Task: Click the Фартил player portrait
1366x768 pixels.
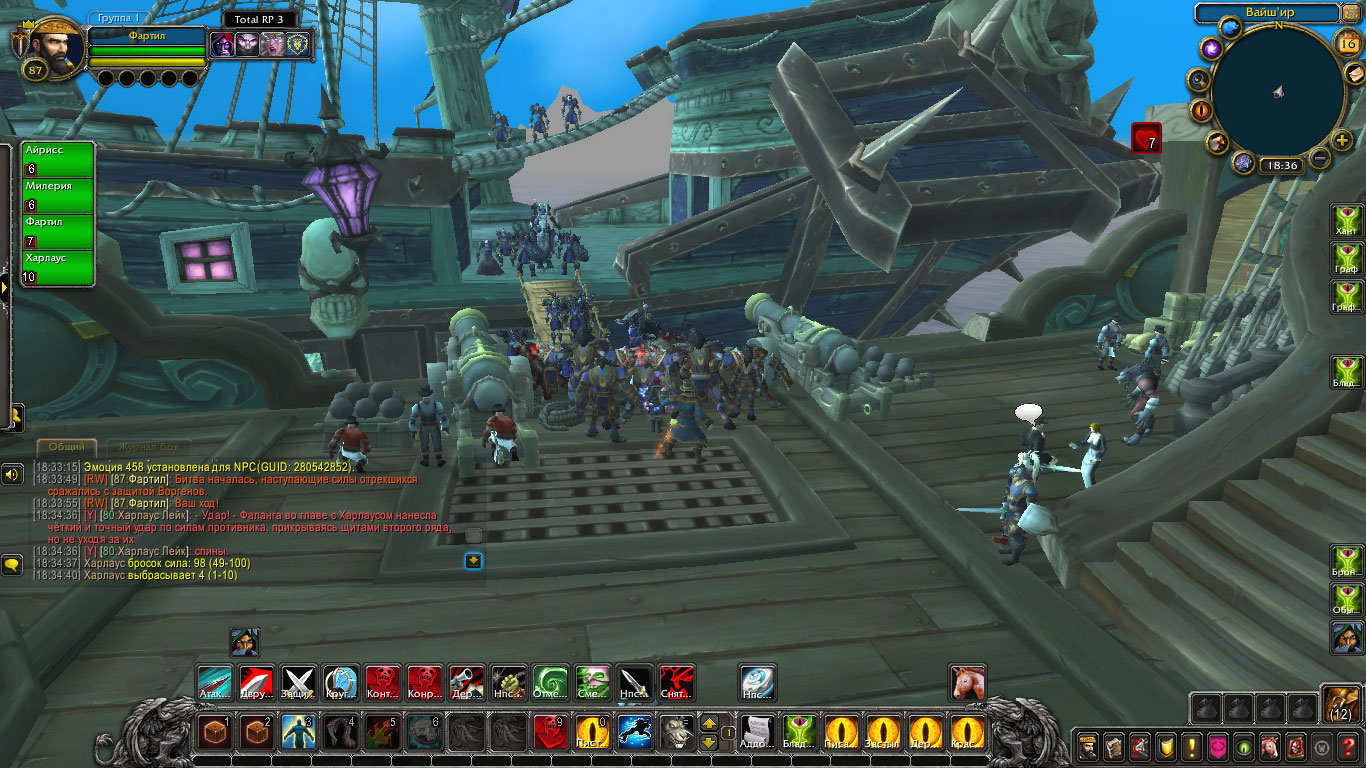Action: [52, 48]
